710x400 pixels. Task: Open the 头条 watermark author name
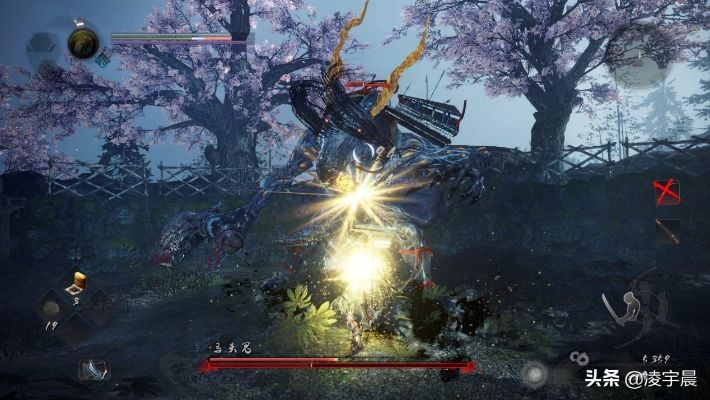(x=663, y=379)
